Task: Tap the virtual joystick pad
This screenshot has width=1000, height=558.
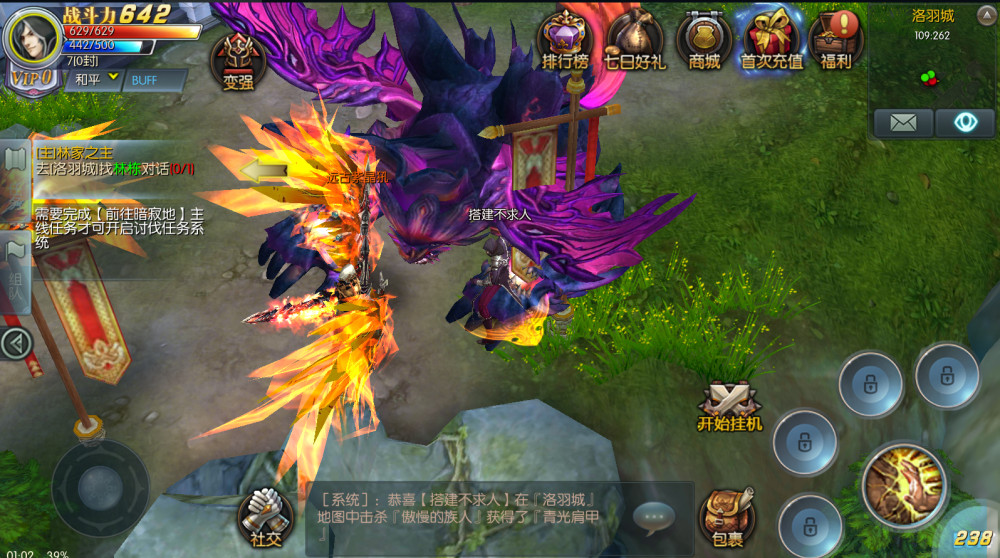Action: (100, 488)
